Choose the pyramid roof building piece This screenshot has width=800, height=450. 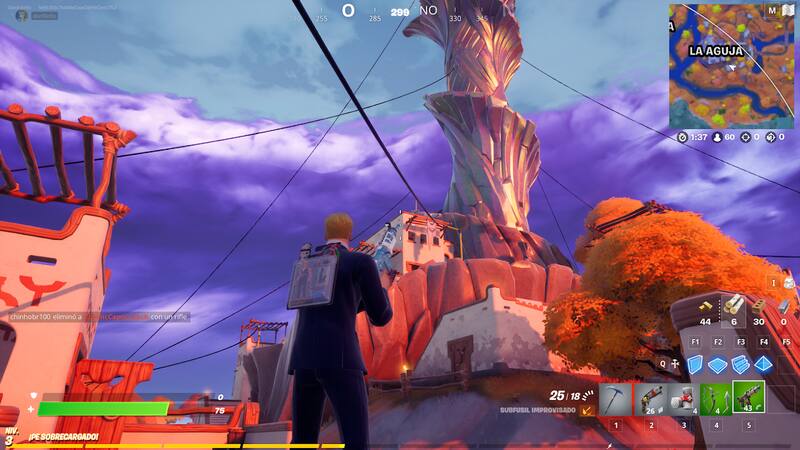pyautogui.click(x=764, y=363)
